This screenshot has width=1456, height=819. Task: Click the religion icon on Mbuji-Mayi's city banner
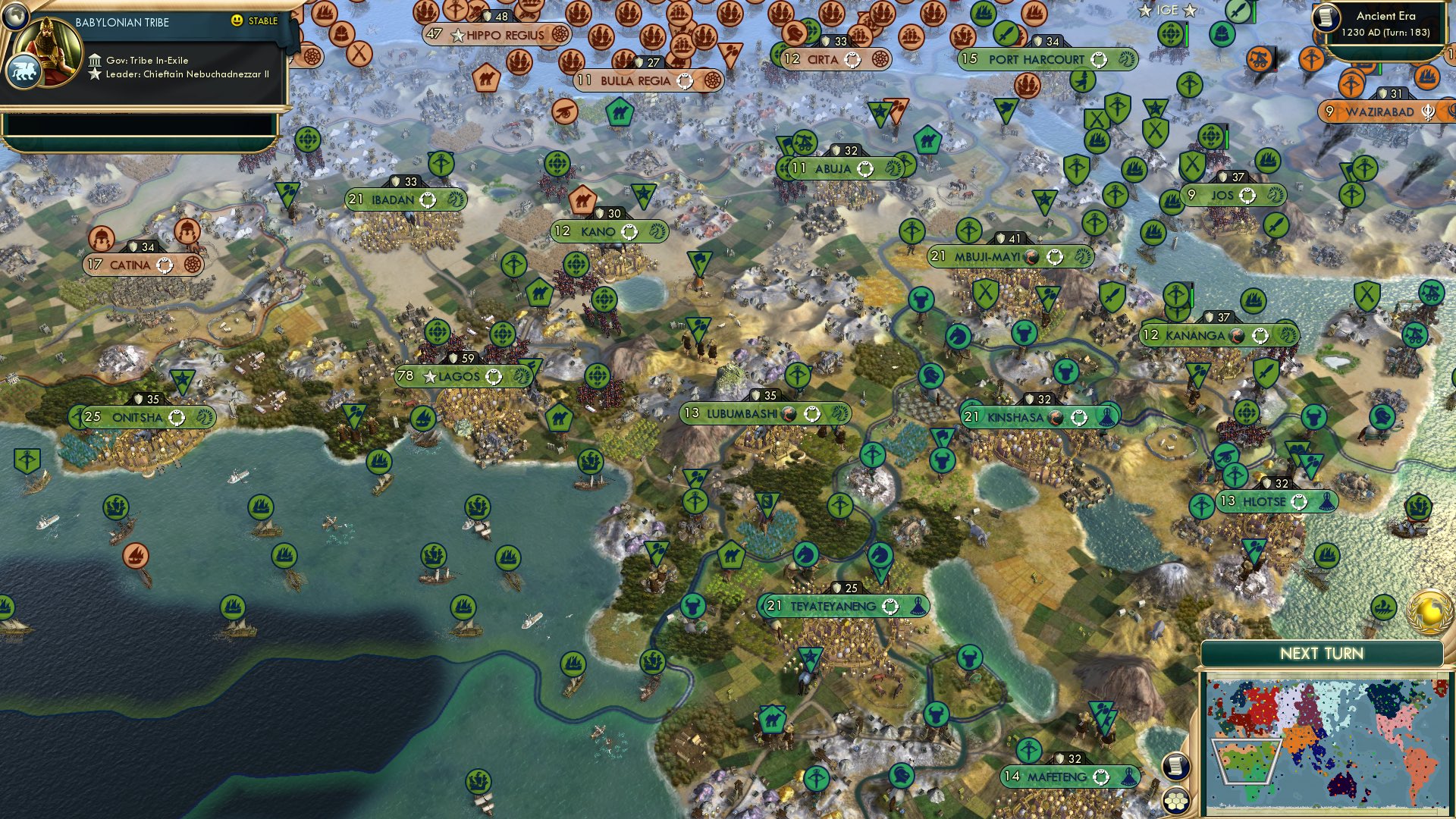click(x=1031, y=257)
